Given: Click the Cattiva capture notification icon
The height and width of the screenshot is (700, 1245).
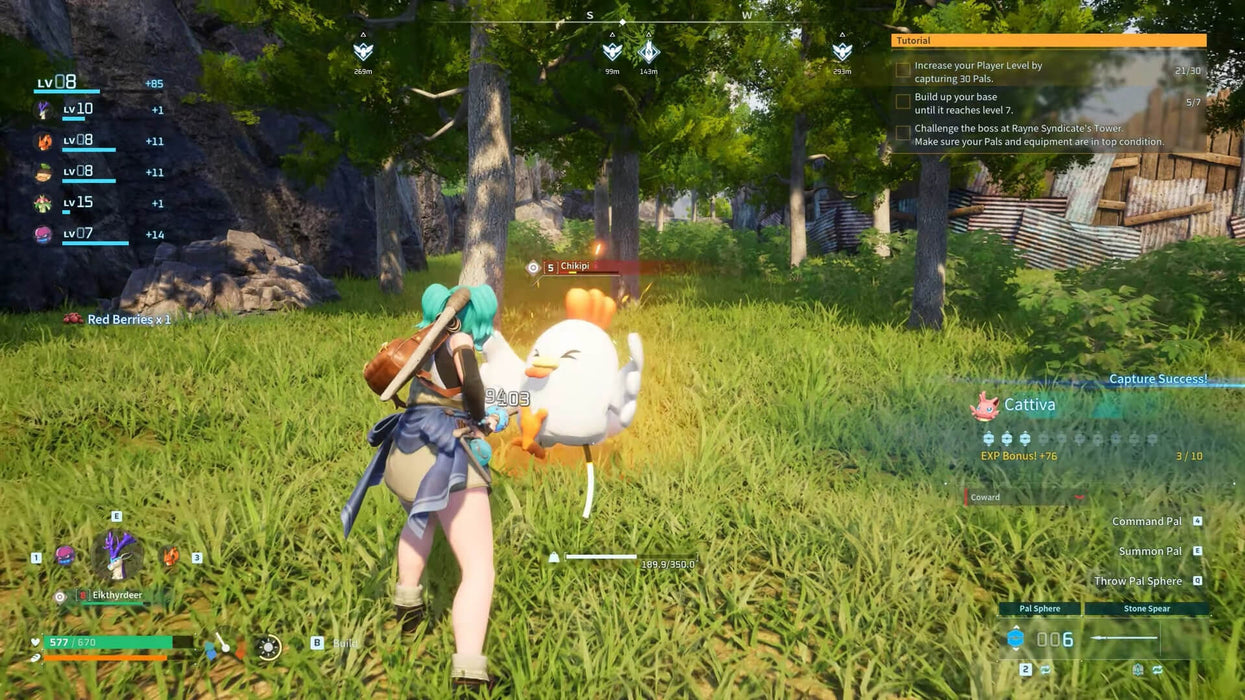Looking at the screenshot, I should click(985, 406).
